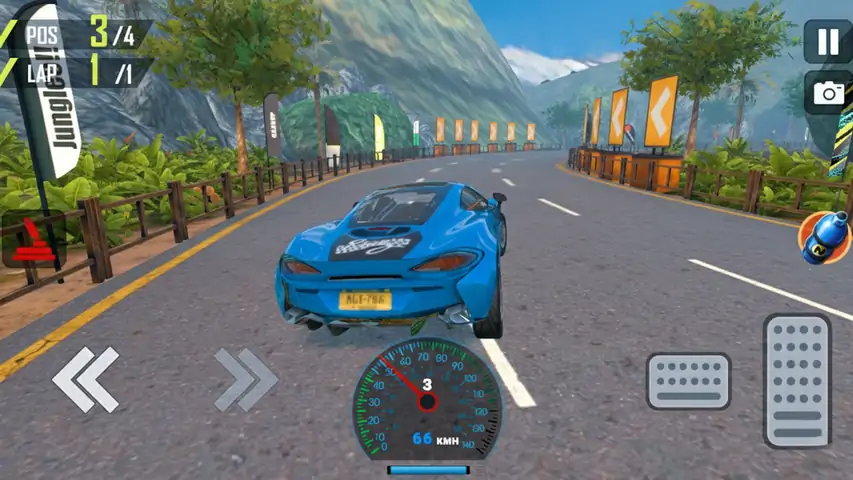Screen dimensions: 853x480
Task: Activate the nitro boost bottle
Action: (x=823, y=238)
